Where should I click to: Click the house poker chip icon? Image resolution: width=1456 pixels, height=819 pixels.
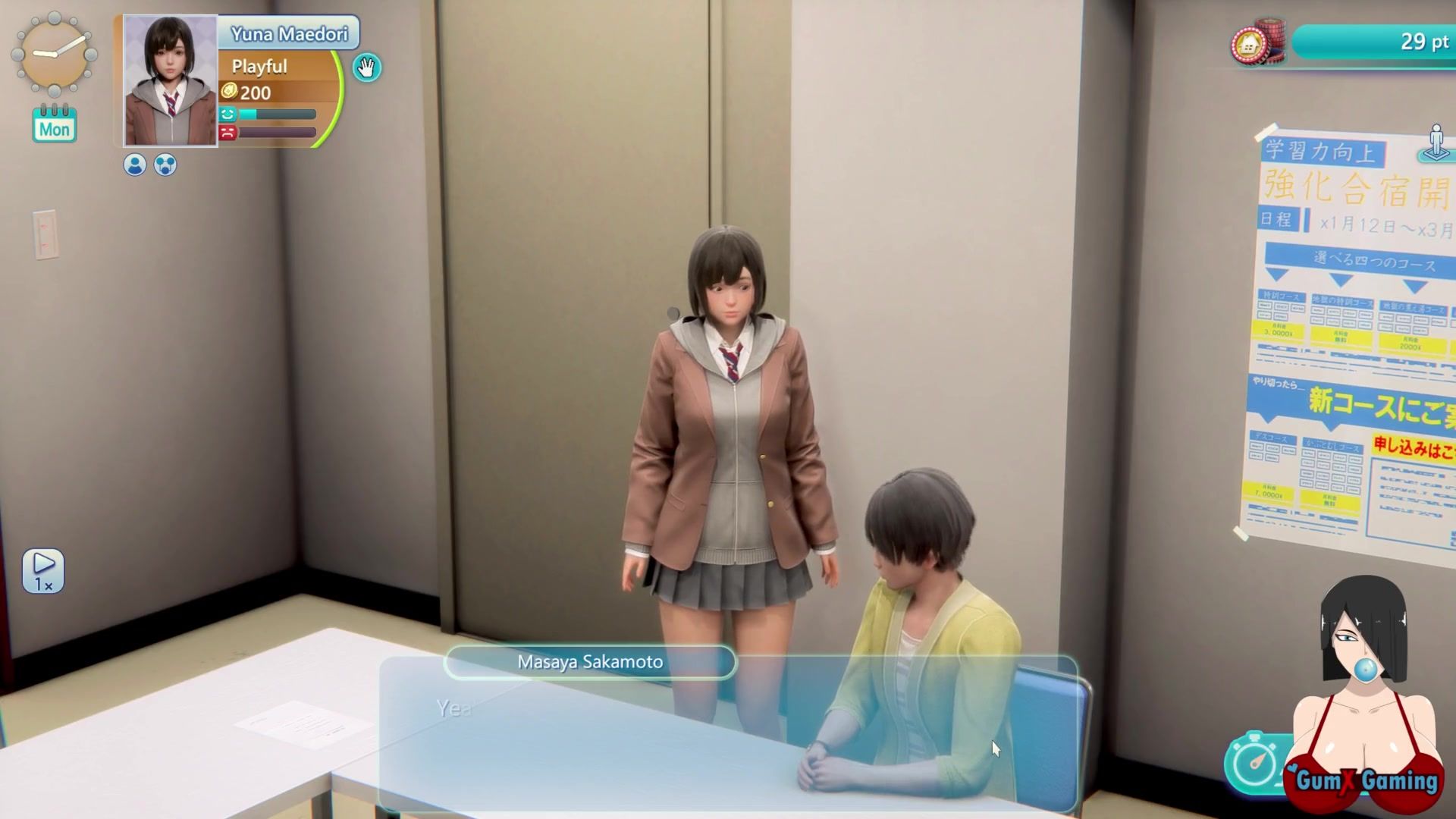pos(1253,45)
